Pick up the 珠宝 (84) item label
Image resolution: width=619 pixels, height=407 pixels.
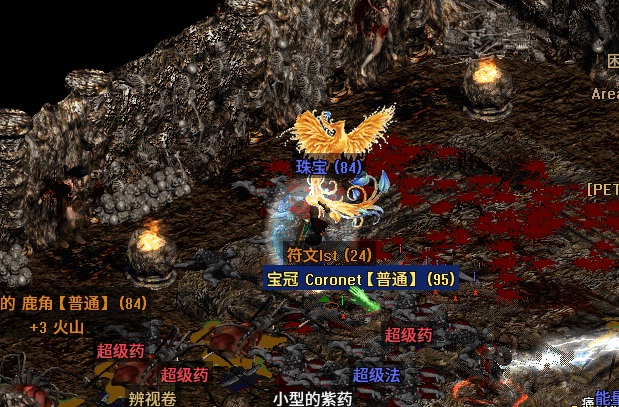click(328, 166)
